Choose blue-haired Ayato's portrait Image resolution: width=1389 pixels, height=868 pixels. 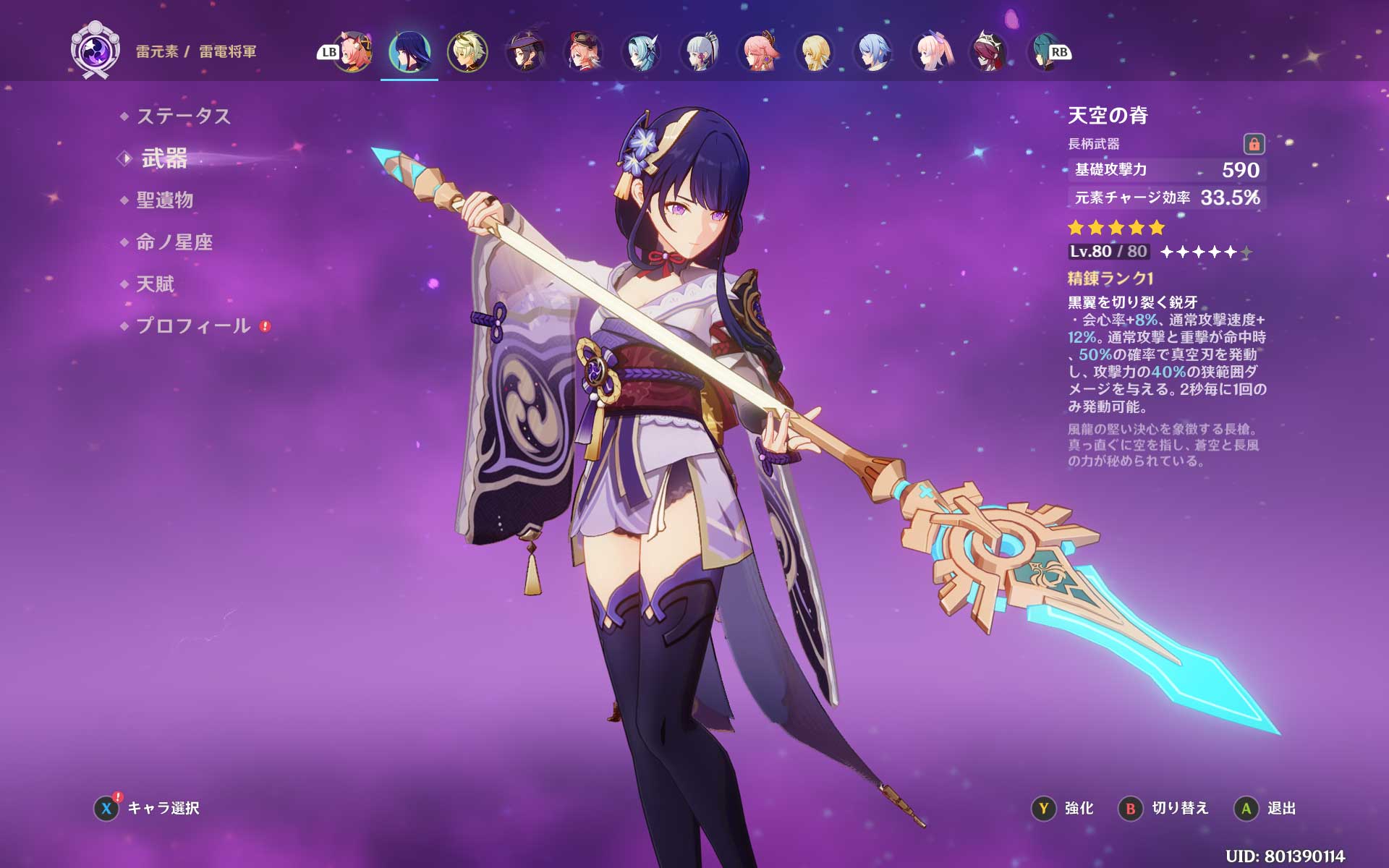(873, 51)
